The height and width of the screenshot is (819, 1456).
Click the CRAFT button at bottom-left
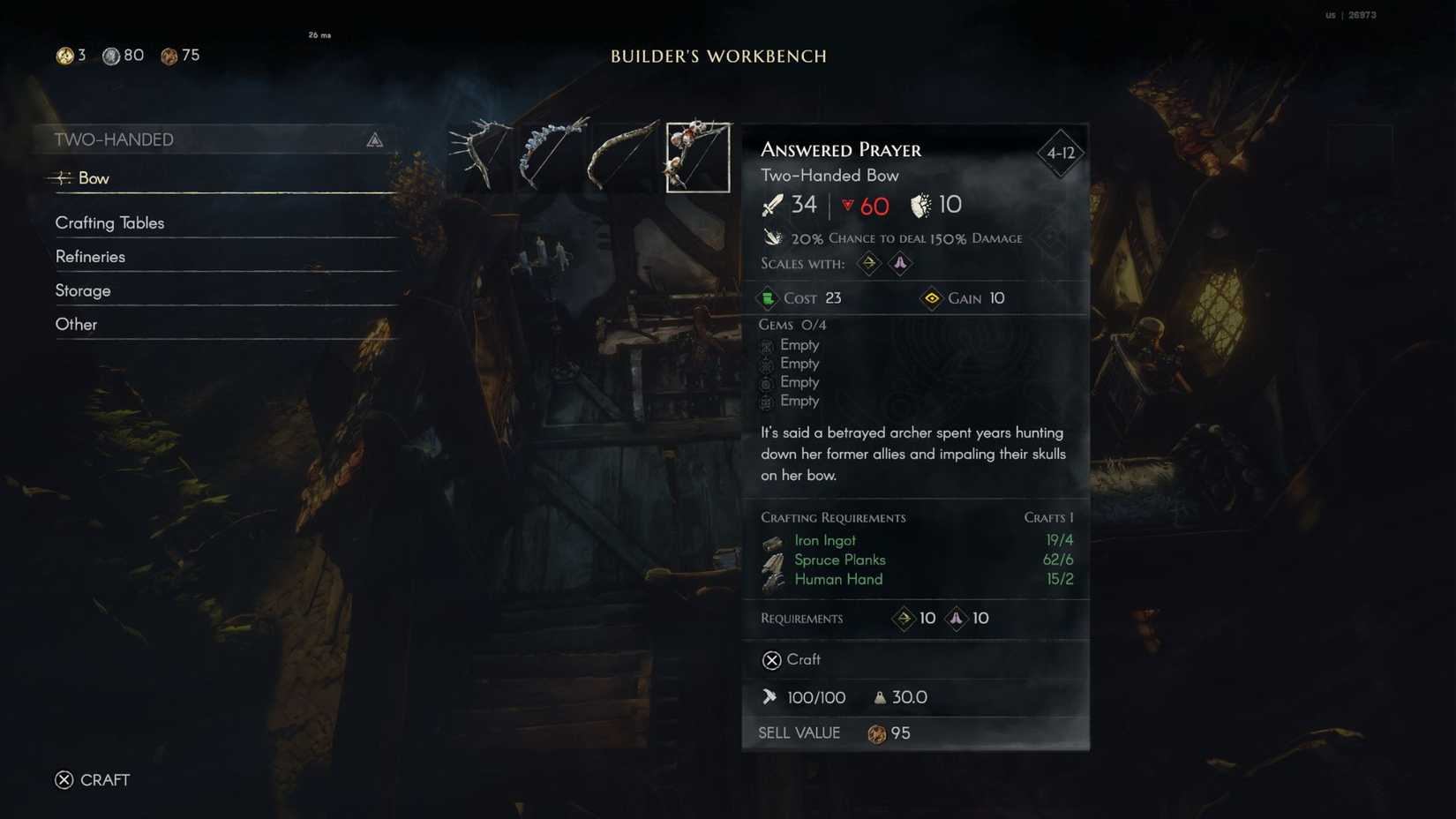(x=93, y=779)
